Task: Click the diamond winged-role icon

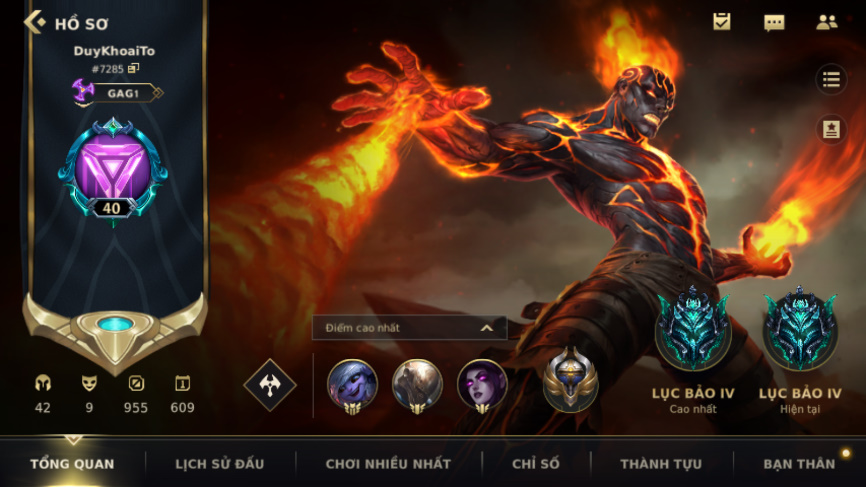Action: 270,385
